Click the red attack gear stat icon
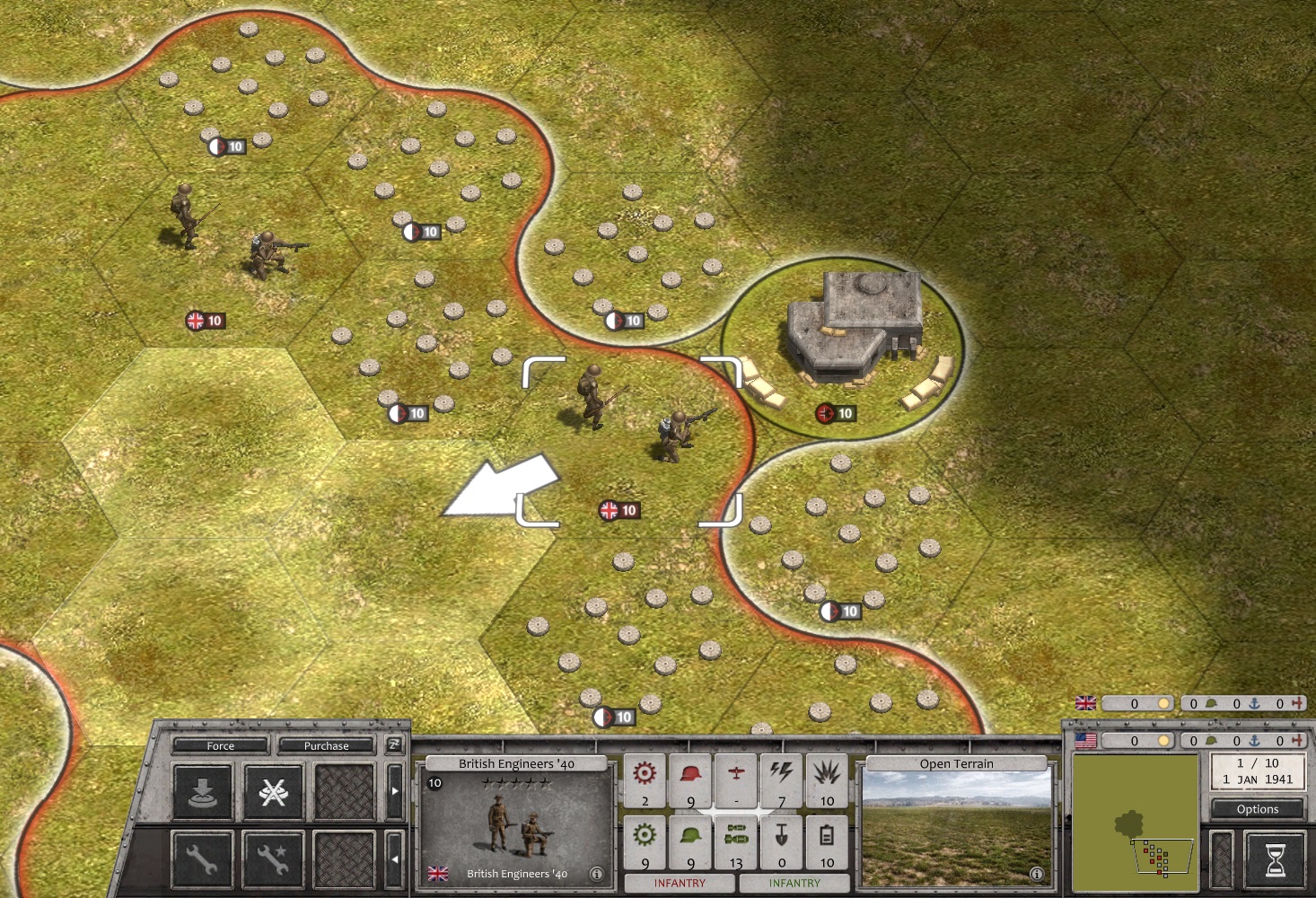This screenshot has width=1316, height=898. pyautogui.click(x=645, y=775)
